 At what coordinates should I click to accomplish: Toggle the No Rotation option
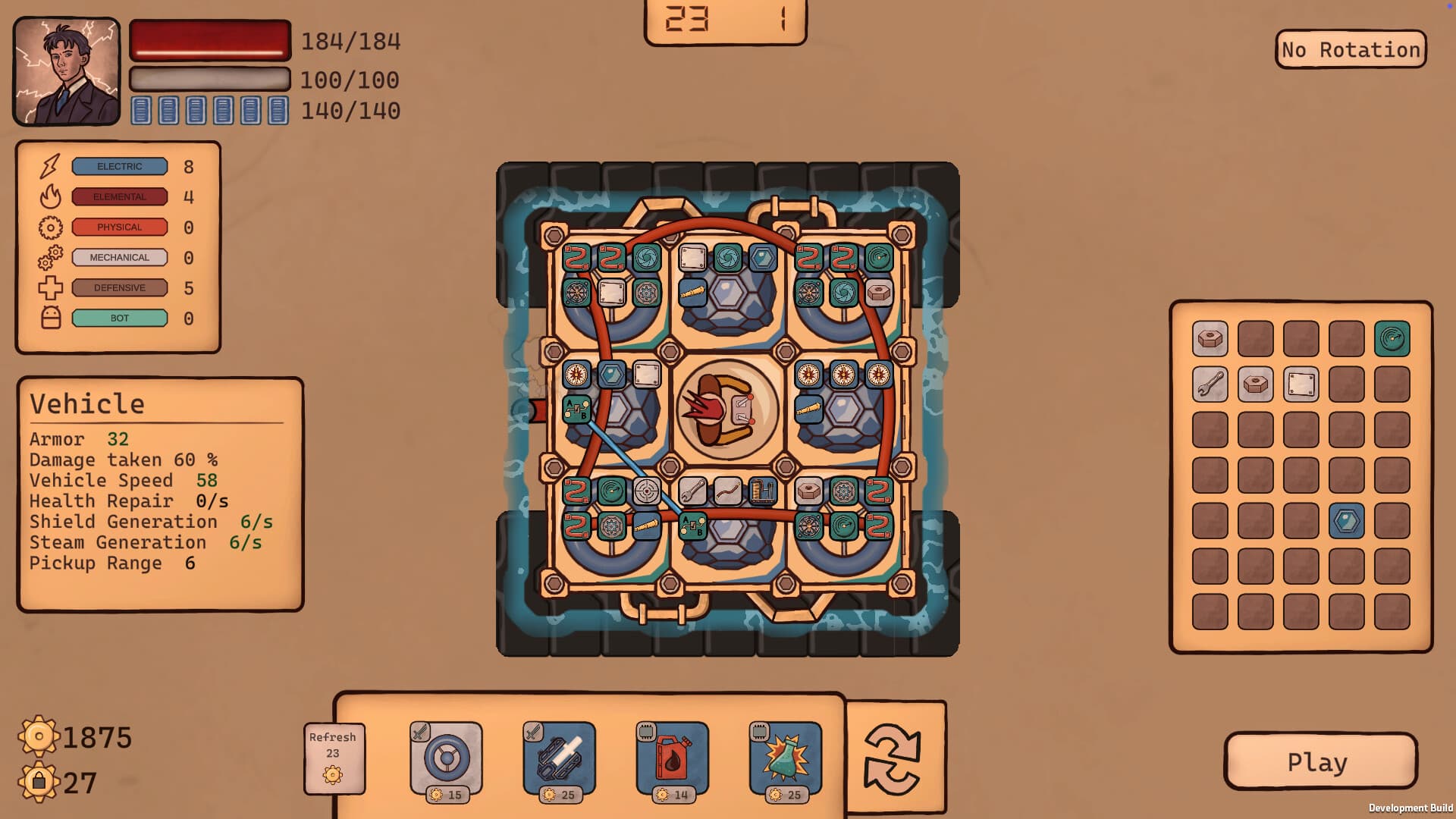click(1351, 49)
